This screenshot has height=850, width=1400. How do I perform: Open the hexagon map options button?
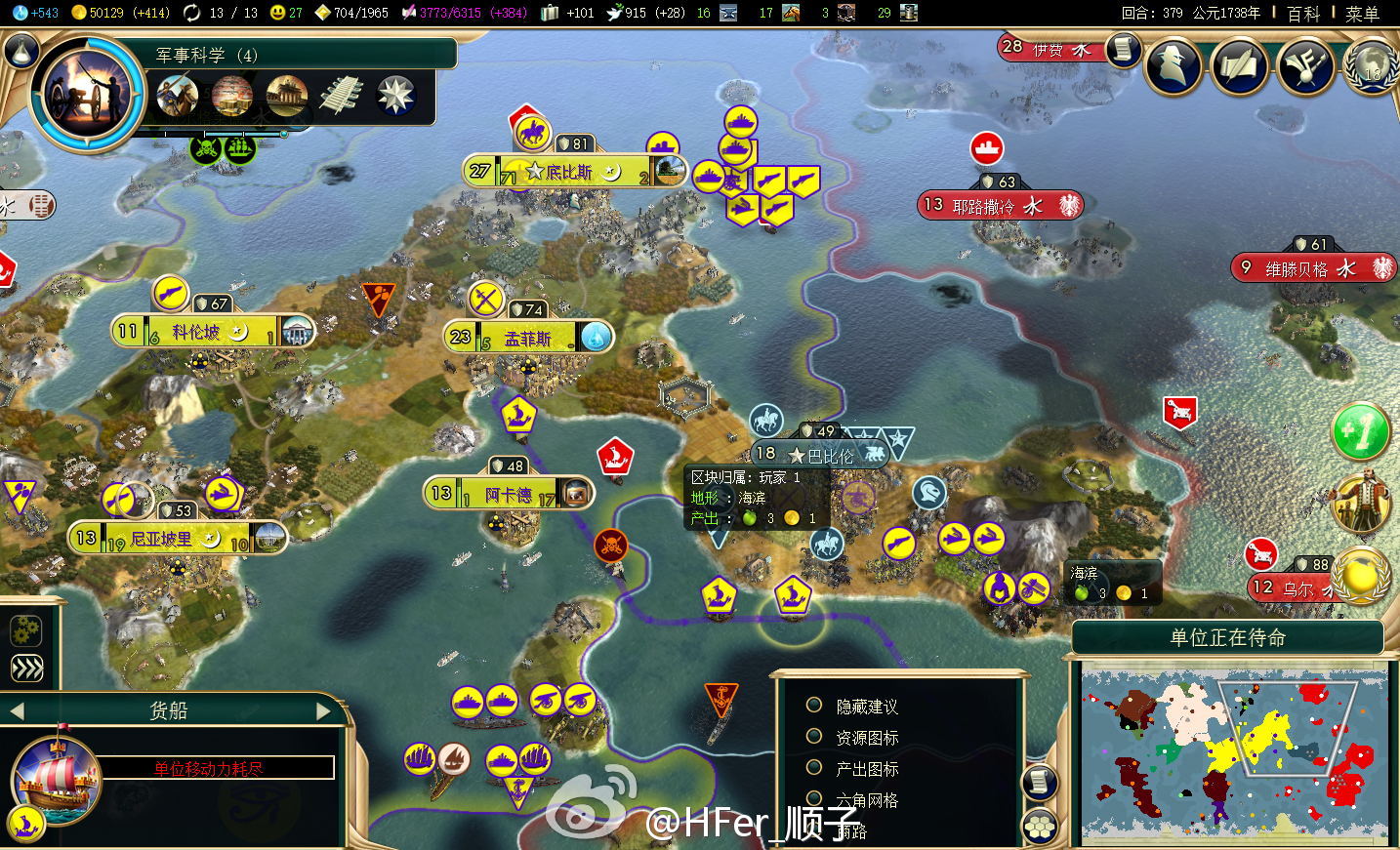(1041, 827)
